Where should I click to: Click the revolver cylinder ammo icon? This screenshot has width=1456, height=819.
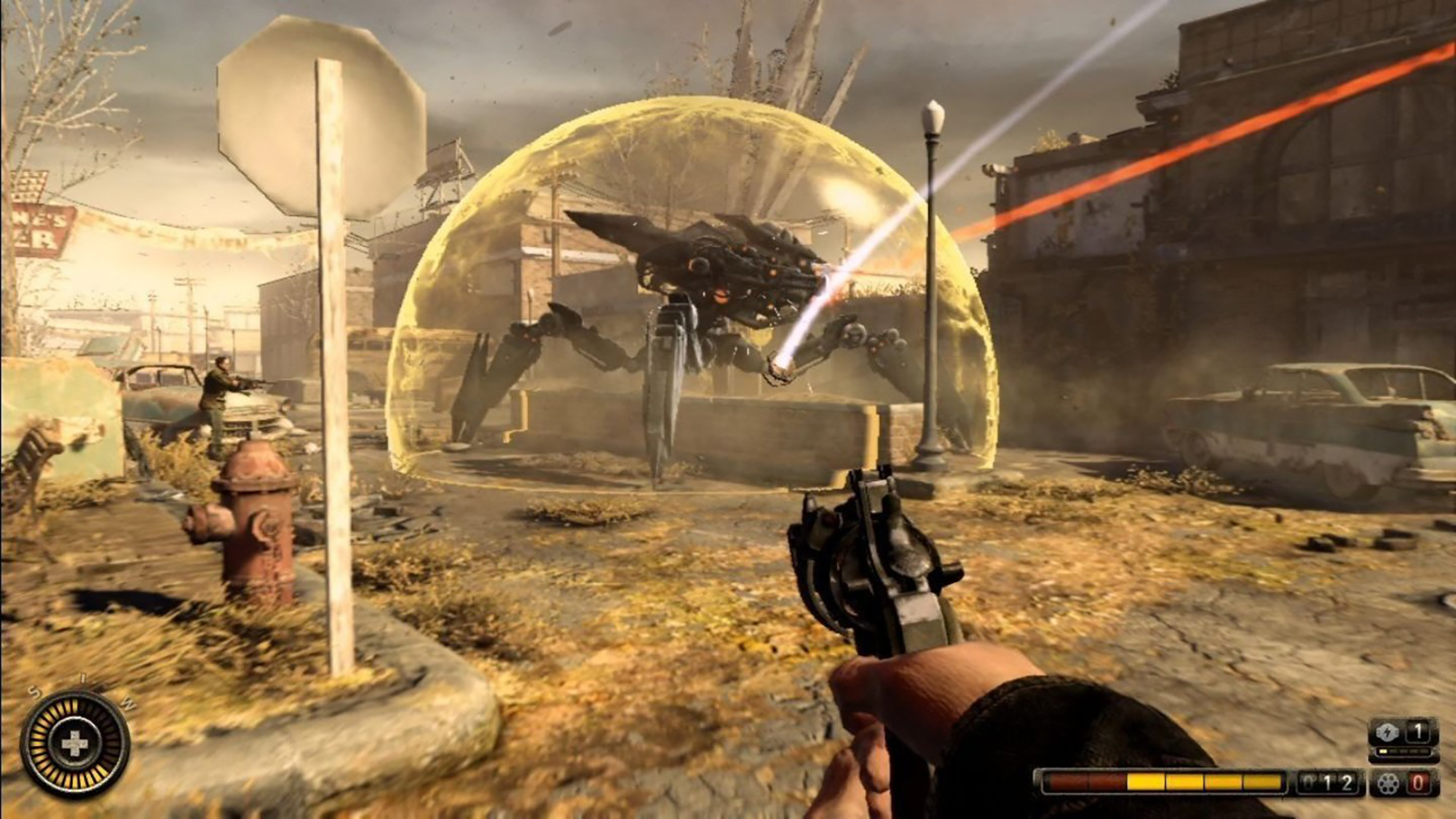click(x=1388, y=783)
